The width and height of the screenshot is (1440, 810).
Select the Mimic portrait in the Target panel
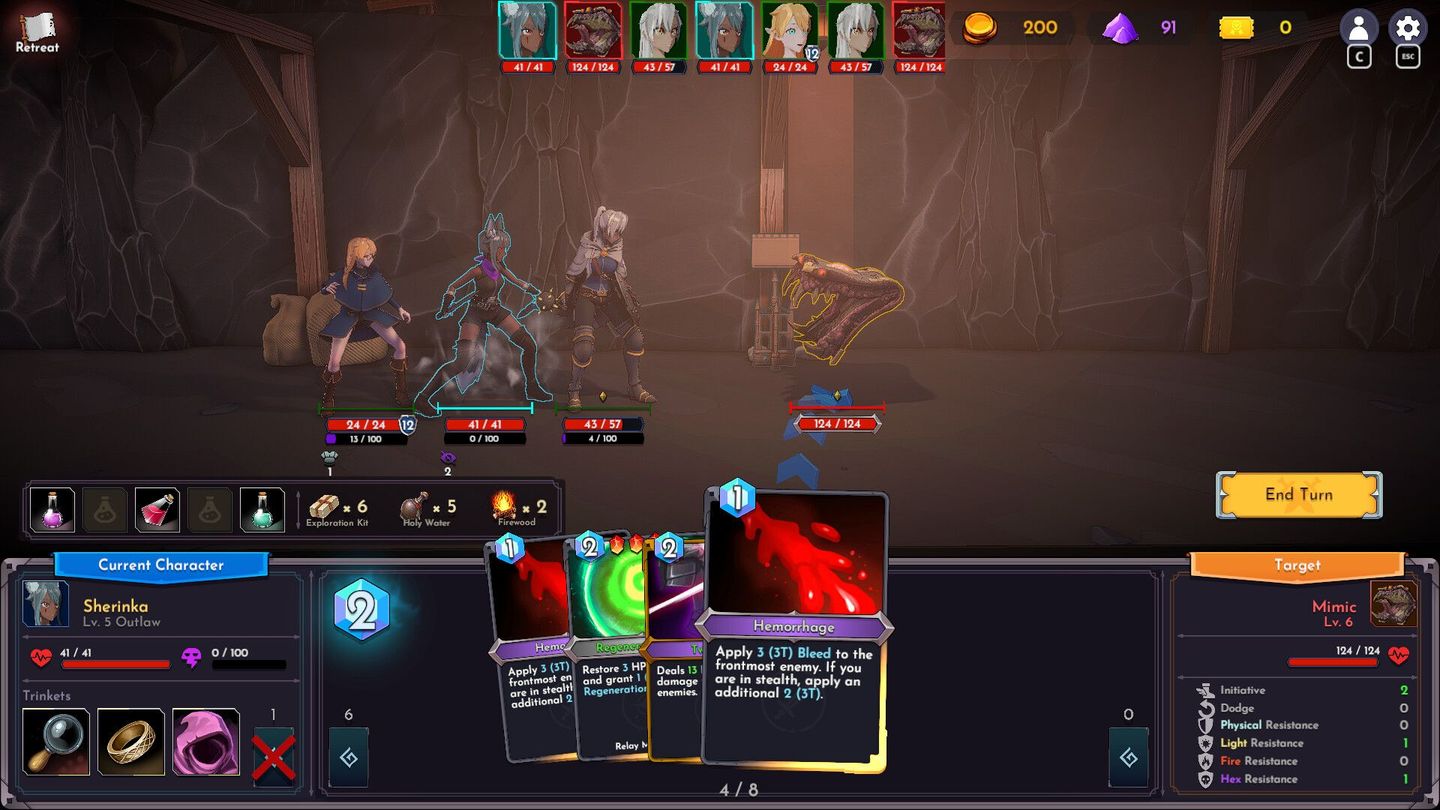pos(1394,602)
